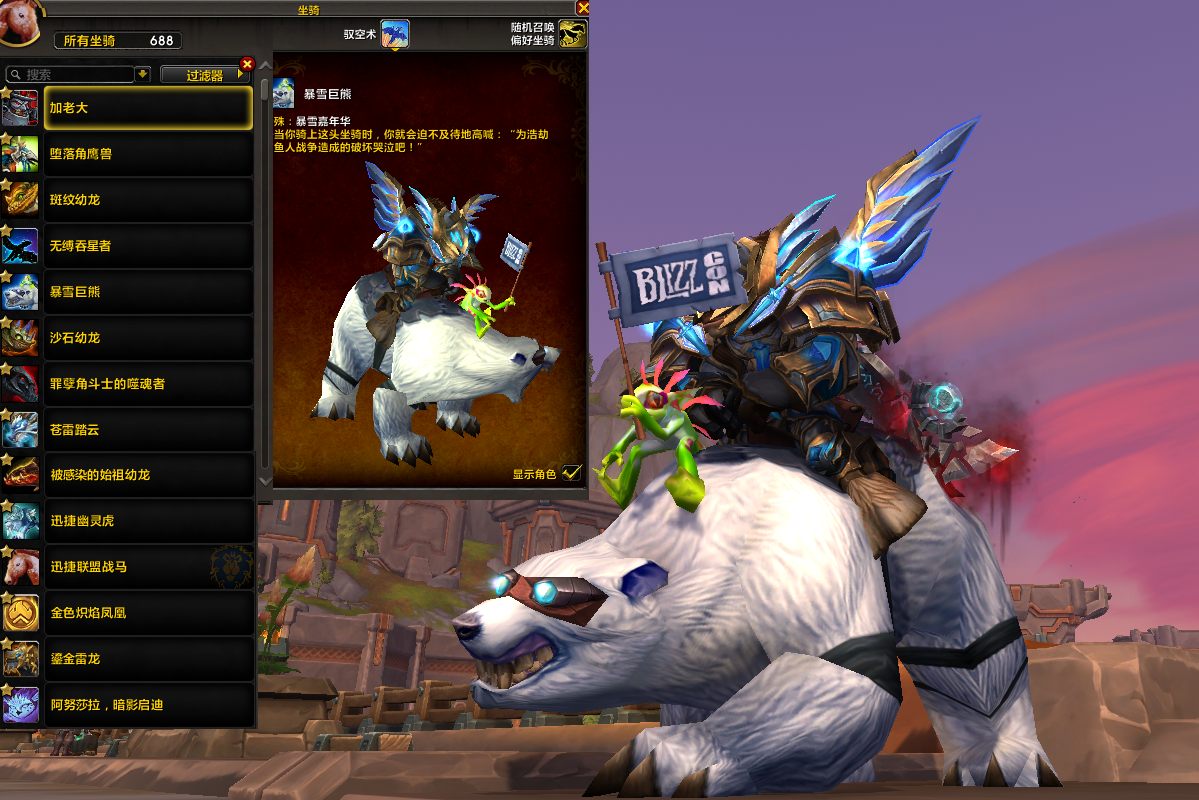The image size is (1199, 800).
Task: Select the 苍雷踏云 mount entry
Action: pyautogui.click(x=148, y=430)
